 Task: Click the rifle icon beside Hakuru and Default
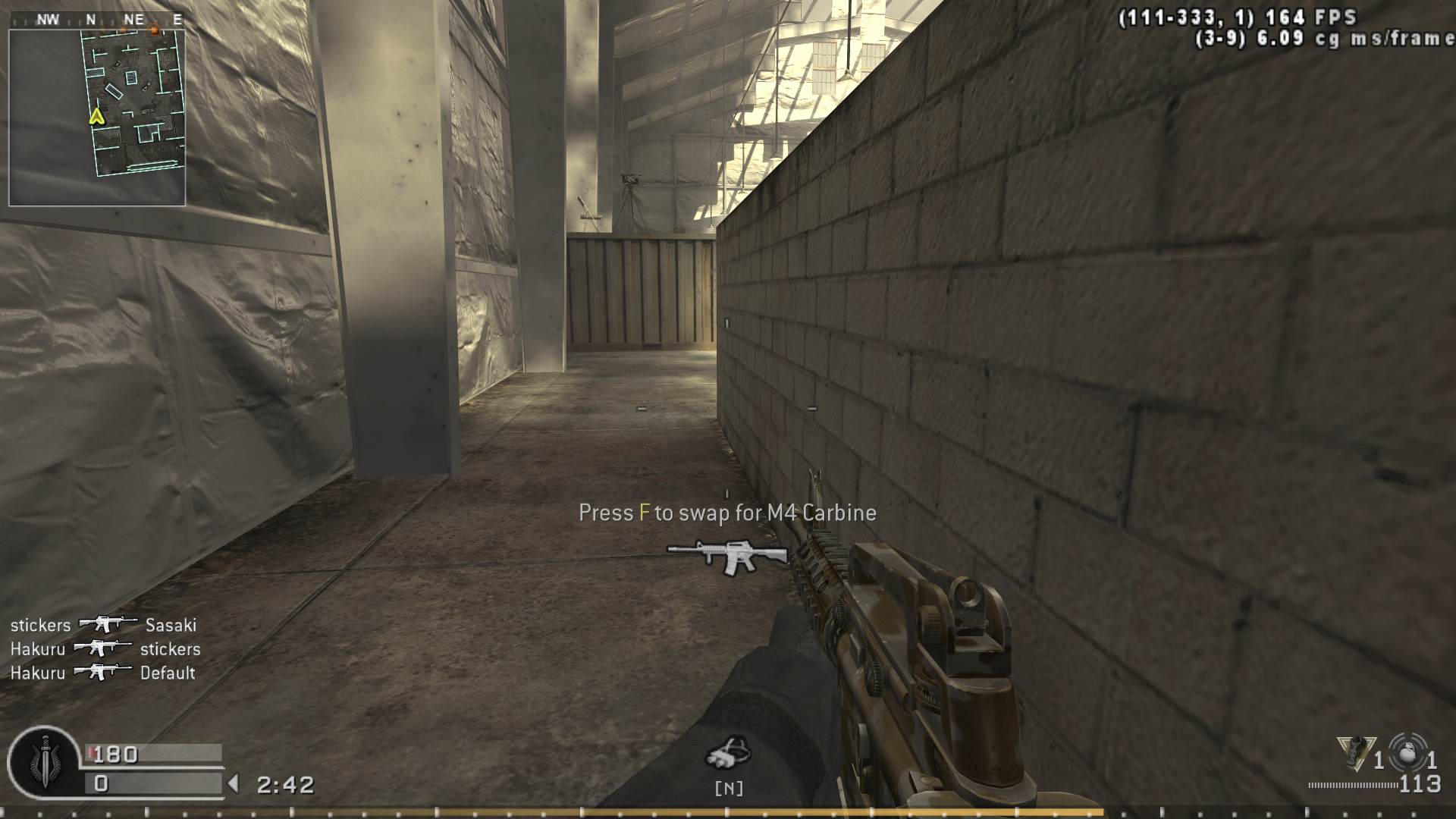104,673
